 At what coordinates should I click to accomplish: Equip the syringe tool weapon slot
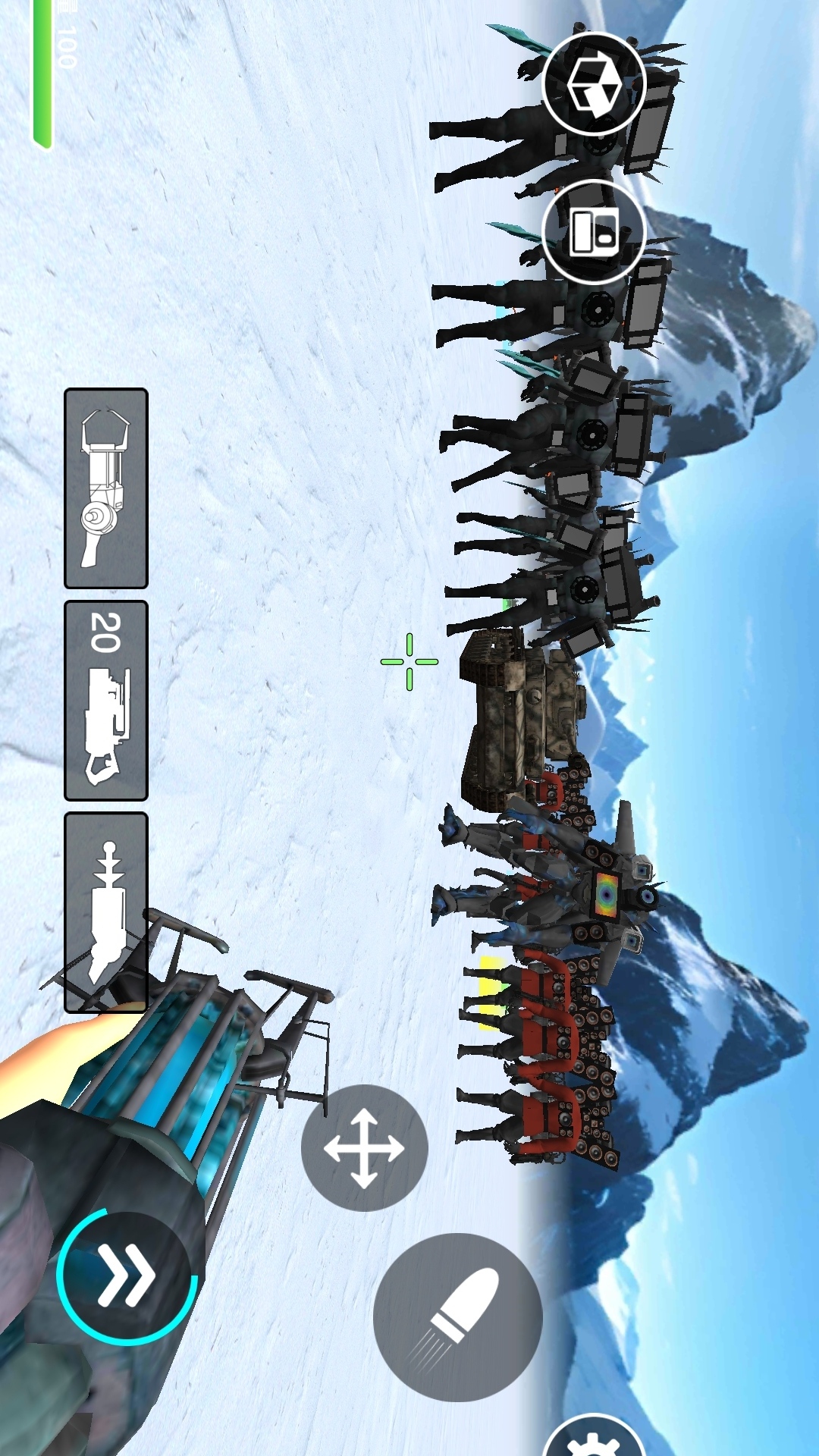(106, 912)
